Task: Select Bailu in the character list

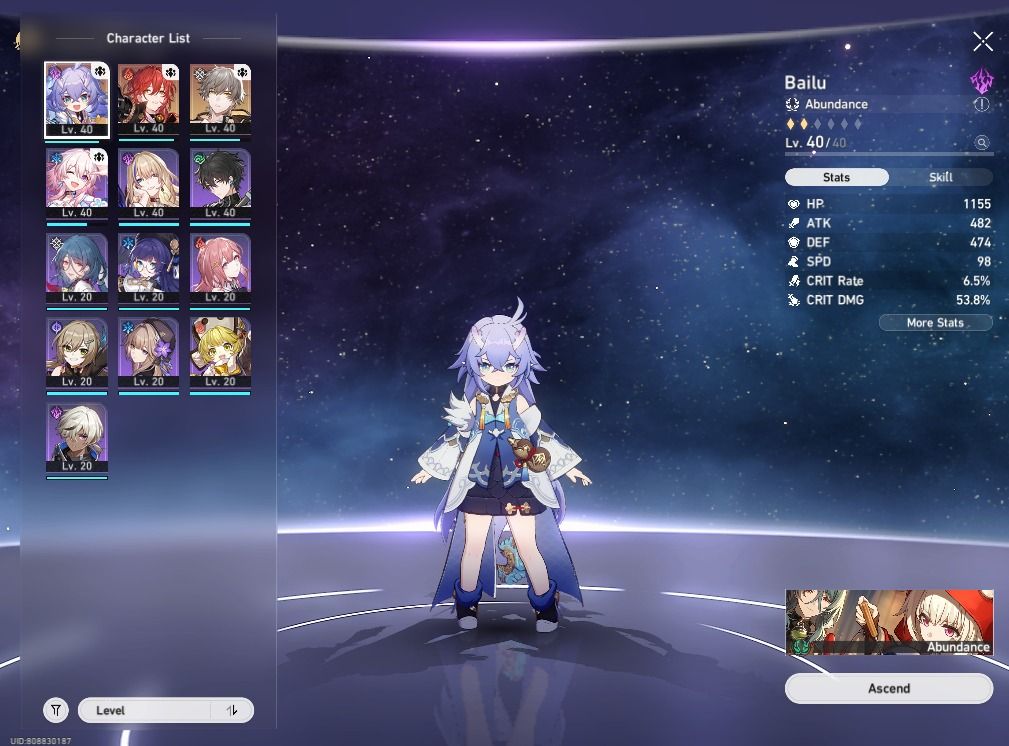Action: coord(77,99)
